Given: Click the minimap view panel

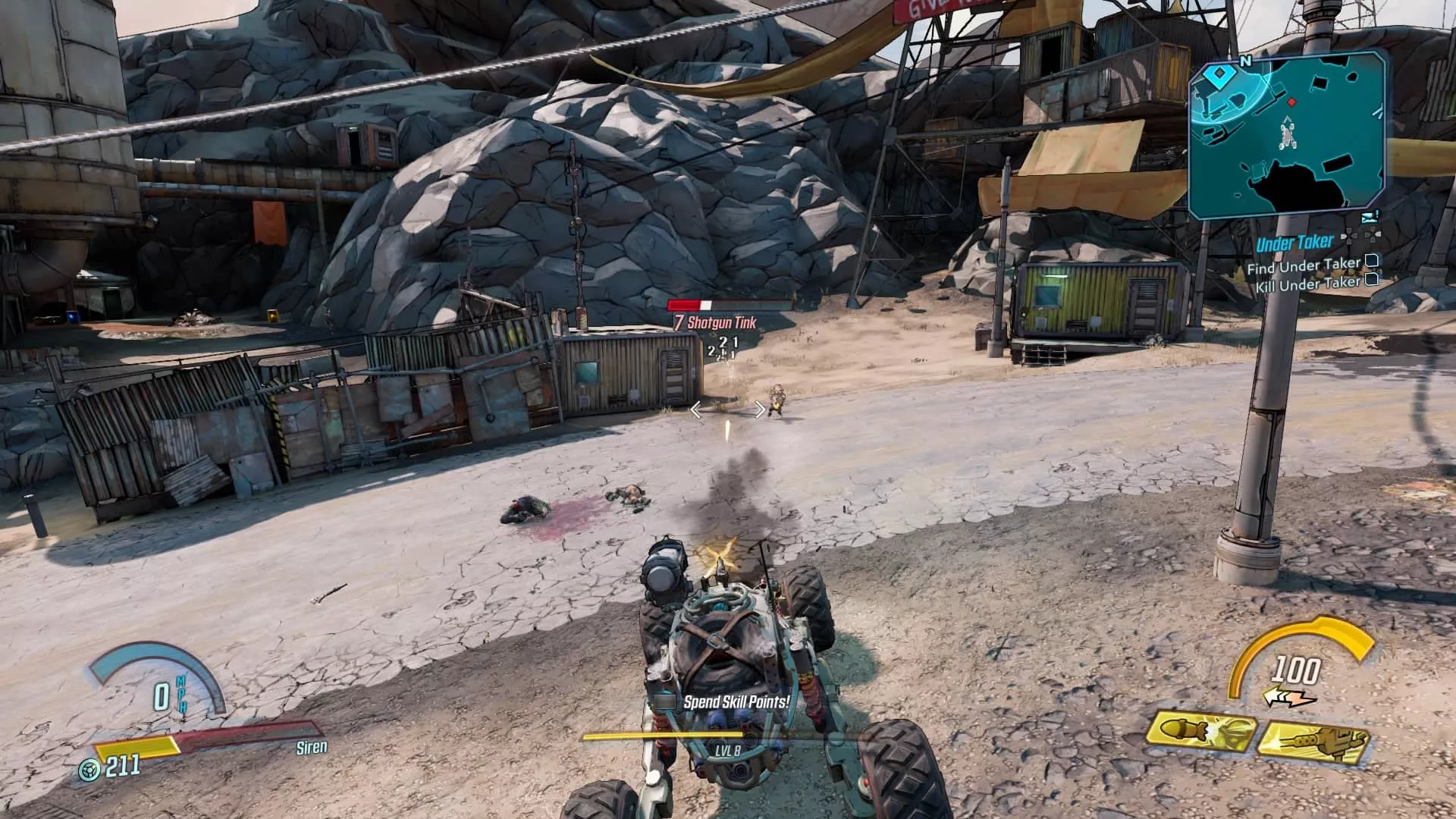Looking at the screenshot, I should (1289, 133).
